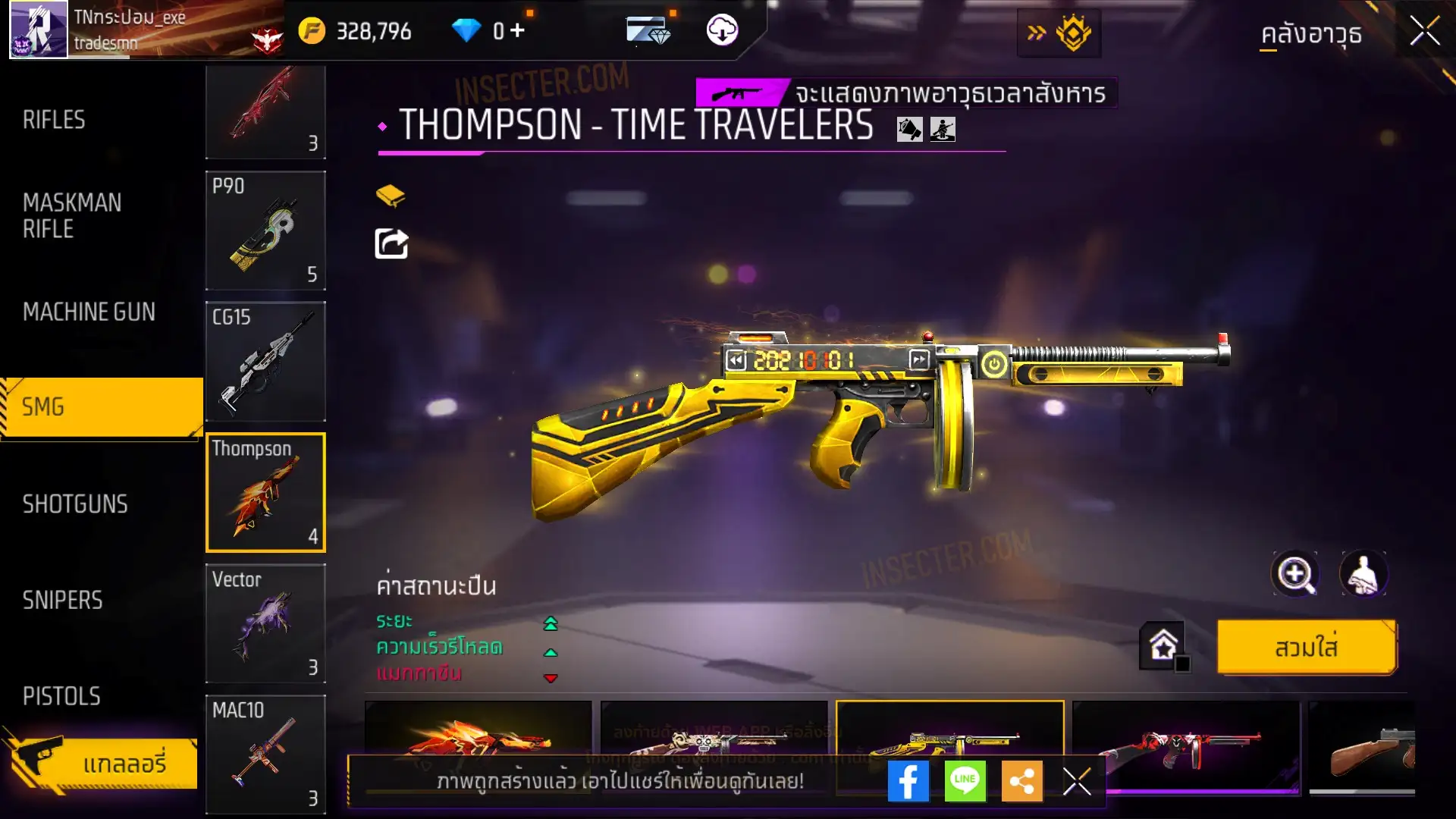Click the share arrow icon
Viewport: 1456px width, 819px height.
click(x=391, y=244)
